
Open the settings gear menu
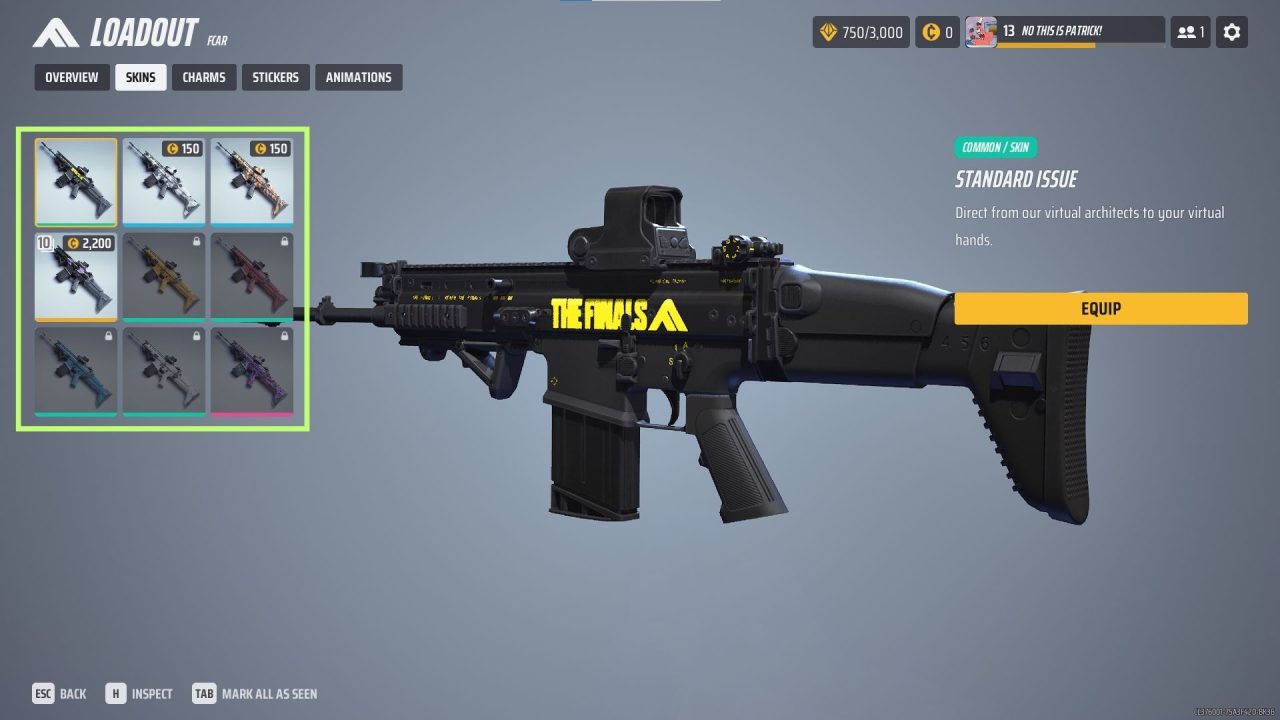tap(1231, 31)
